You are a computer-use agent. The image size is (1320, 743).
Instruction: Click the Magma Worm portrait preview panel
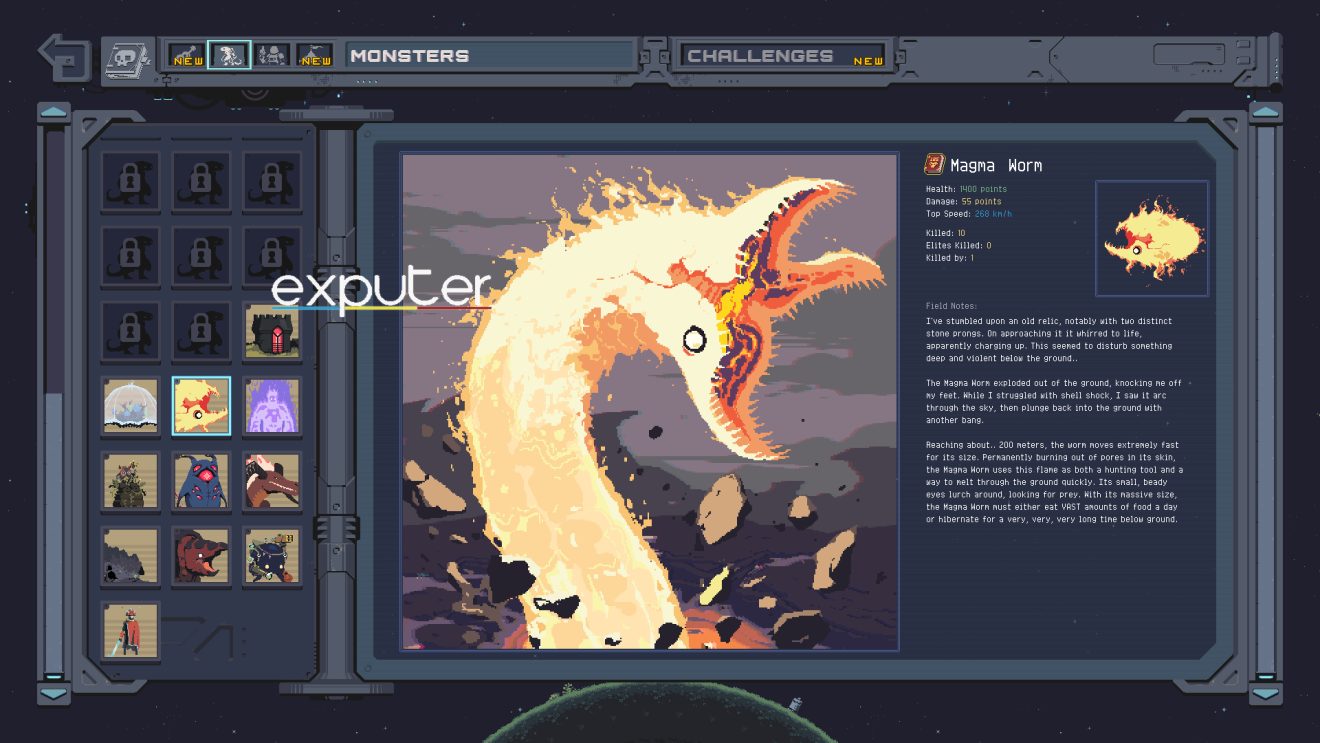click(x=1152, y=237)
